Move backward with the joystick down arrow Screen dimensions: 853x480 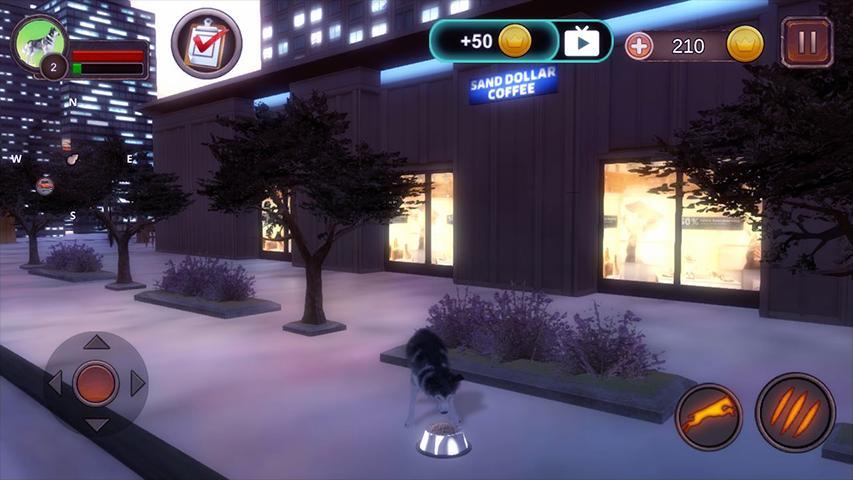click(96, 424)
